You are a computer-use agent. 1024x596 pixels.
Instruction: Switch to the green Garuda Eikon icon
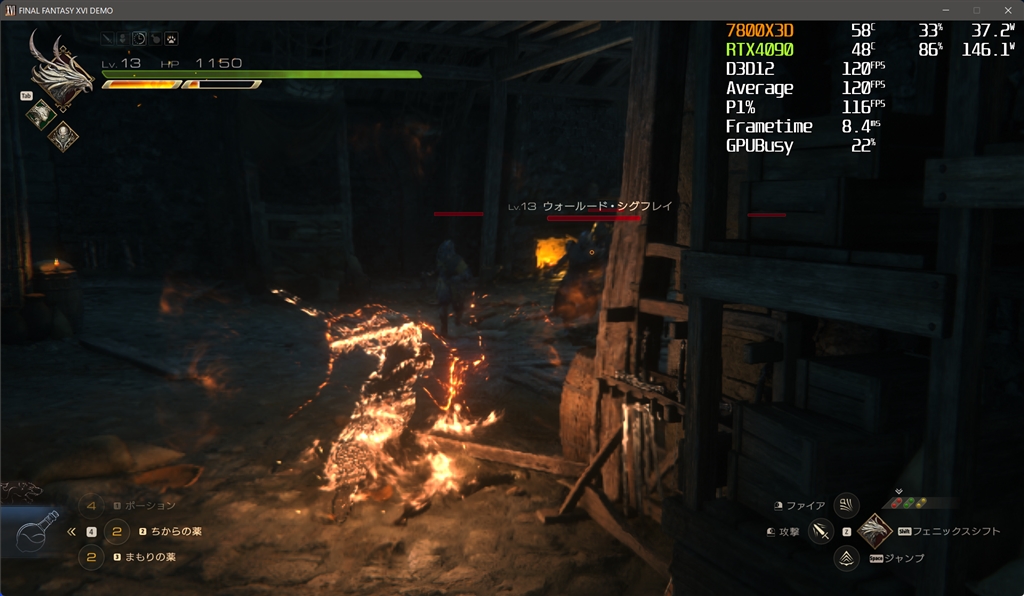pos(40,113)
